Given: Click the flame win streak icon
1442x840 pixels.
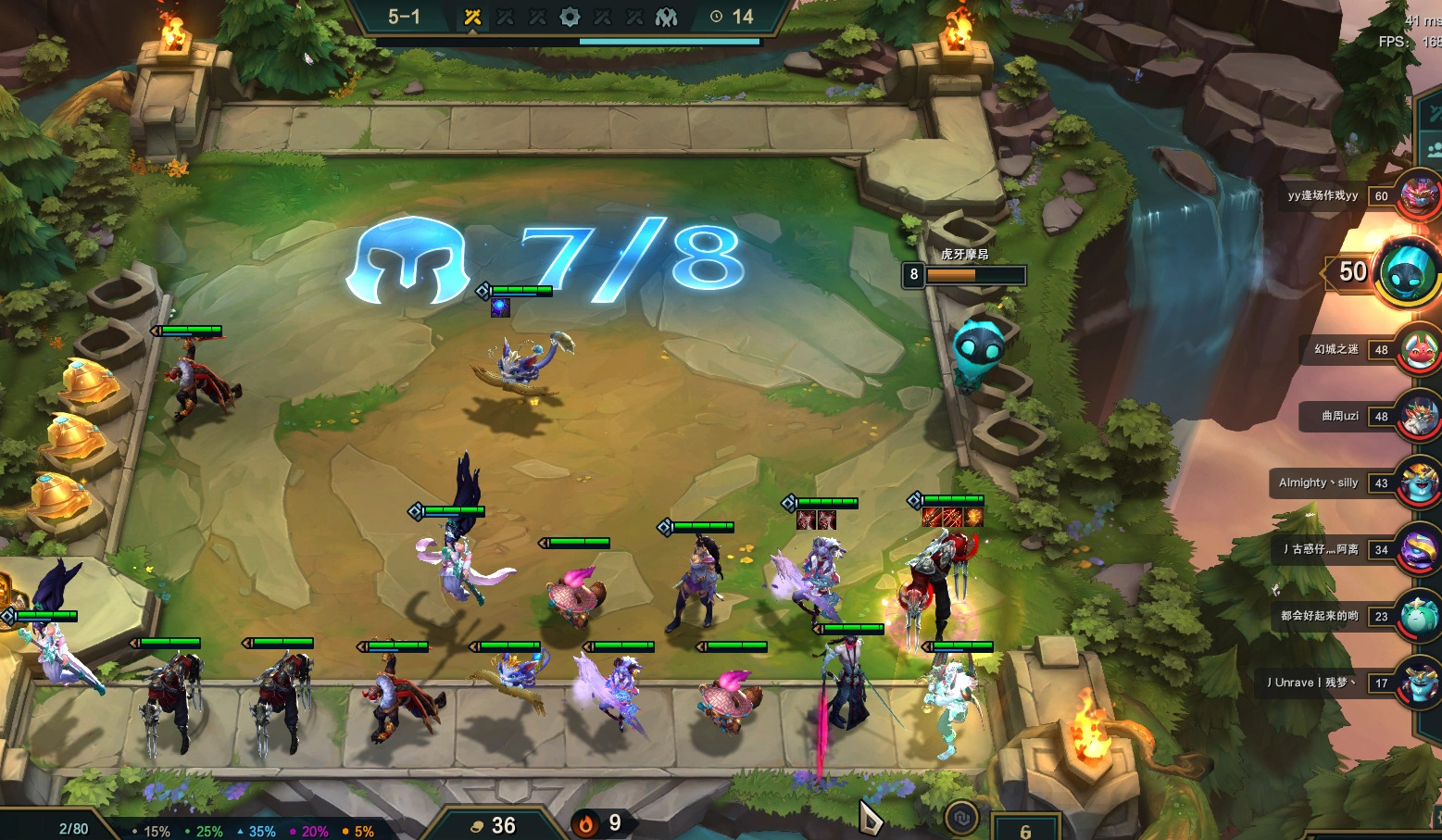Looking at the screenshot, I should click(x=585, y=823).
